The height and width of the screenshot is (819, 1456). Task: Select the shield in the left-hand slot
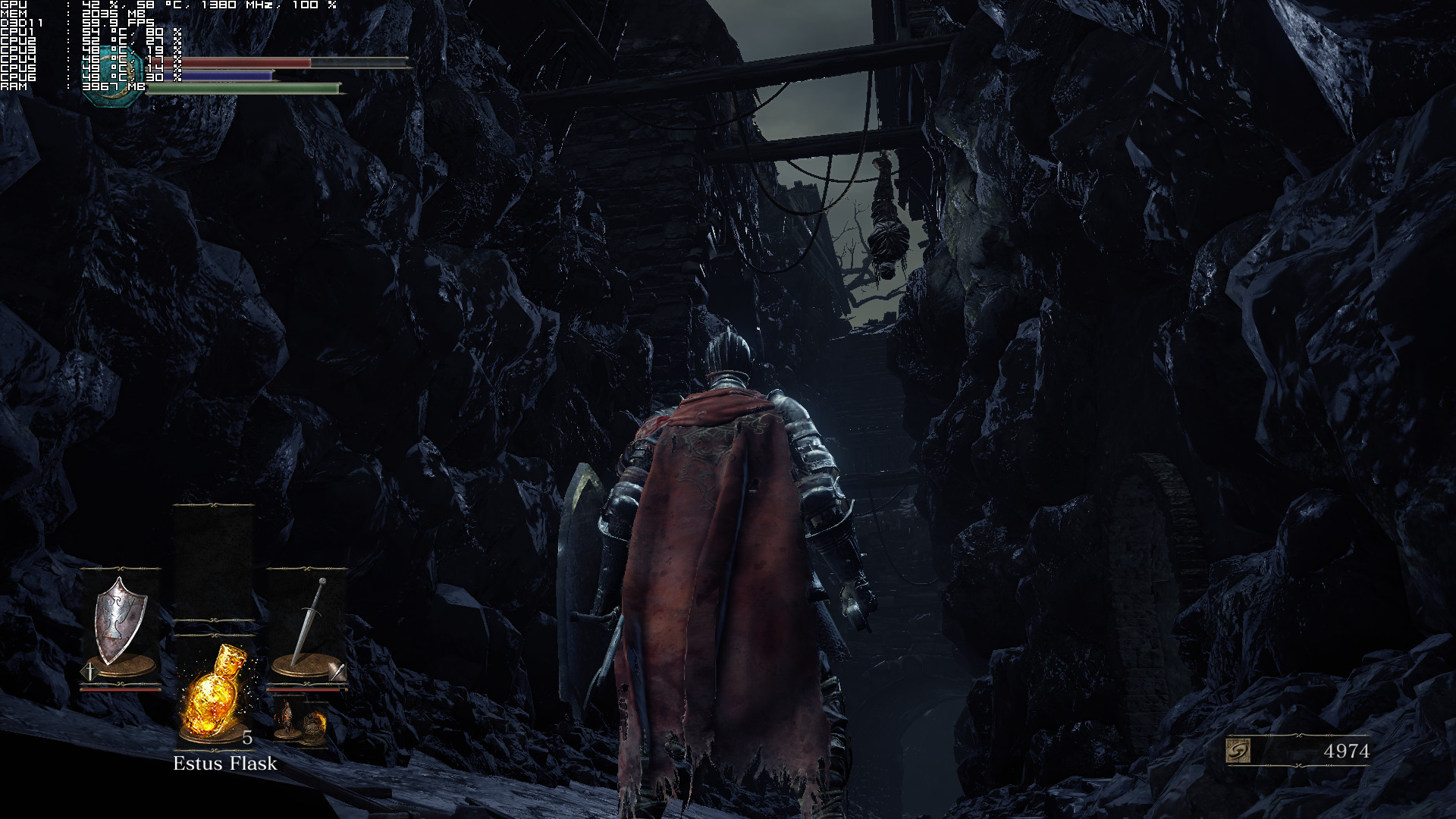coord(120,623)
